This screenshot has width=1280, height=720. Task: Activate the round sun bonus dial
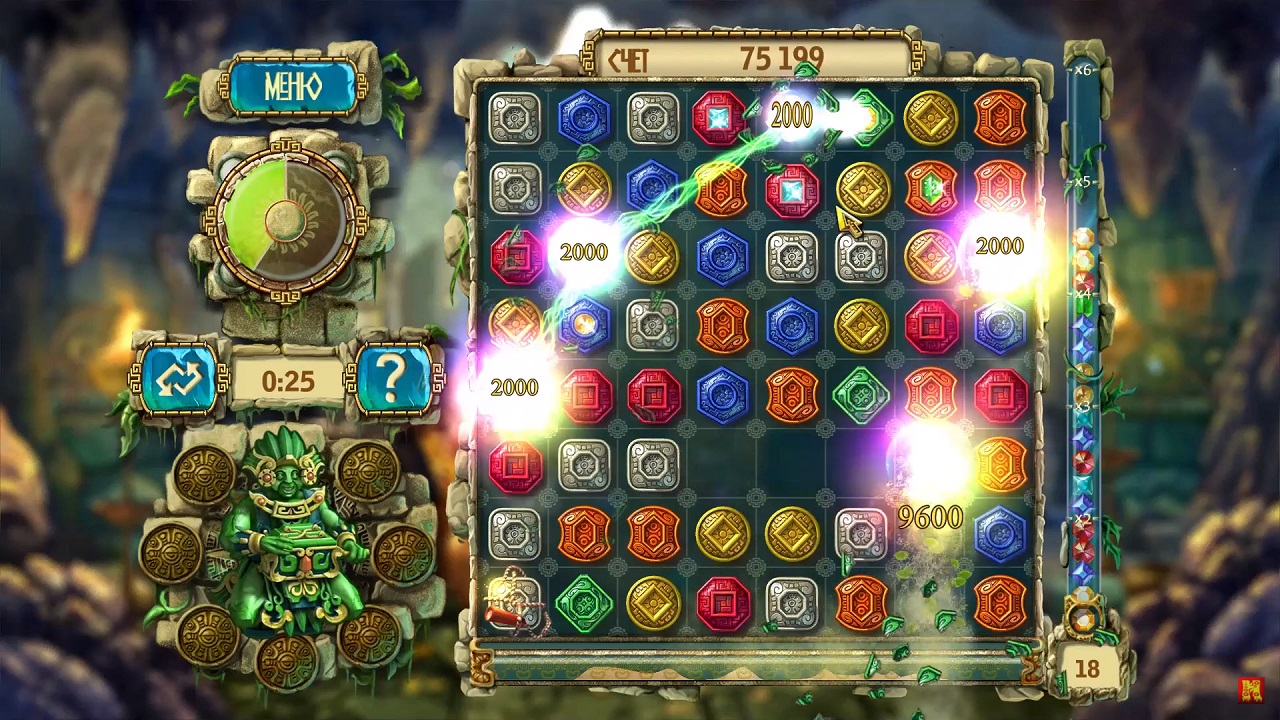pyautogui.click(x=286, y=216)
